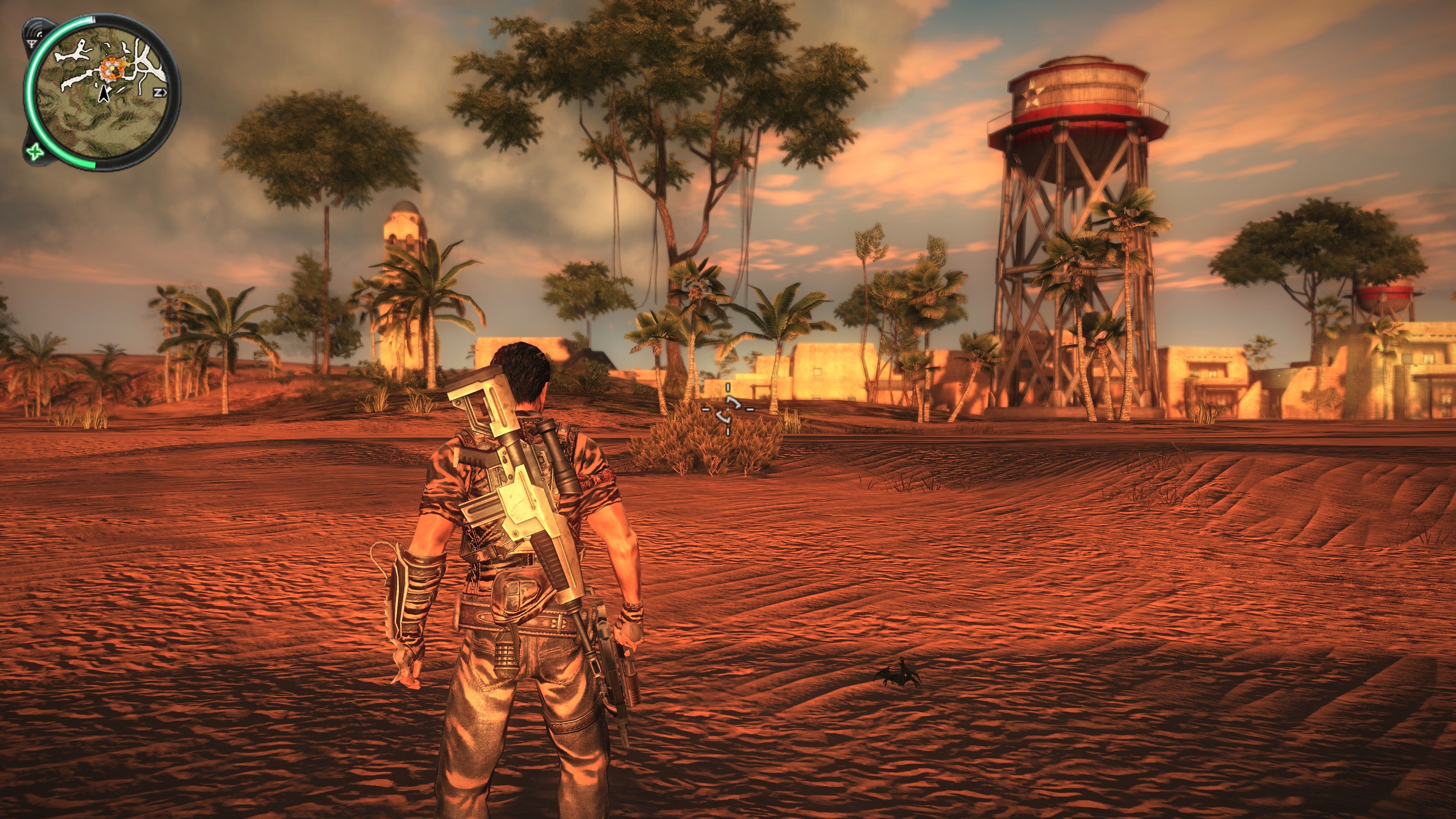Select the player arrow at the minimap center

point(104,94)
